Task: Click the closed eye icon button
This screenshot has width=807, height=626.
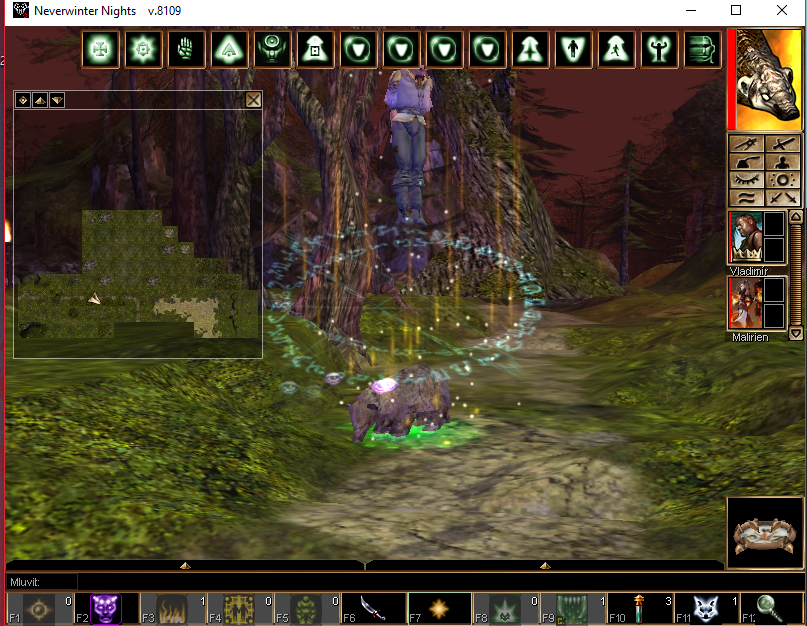Action: pyautogui.click(x=746, y=180)
